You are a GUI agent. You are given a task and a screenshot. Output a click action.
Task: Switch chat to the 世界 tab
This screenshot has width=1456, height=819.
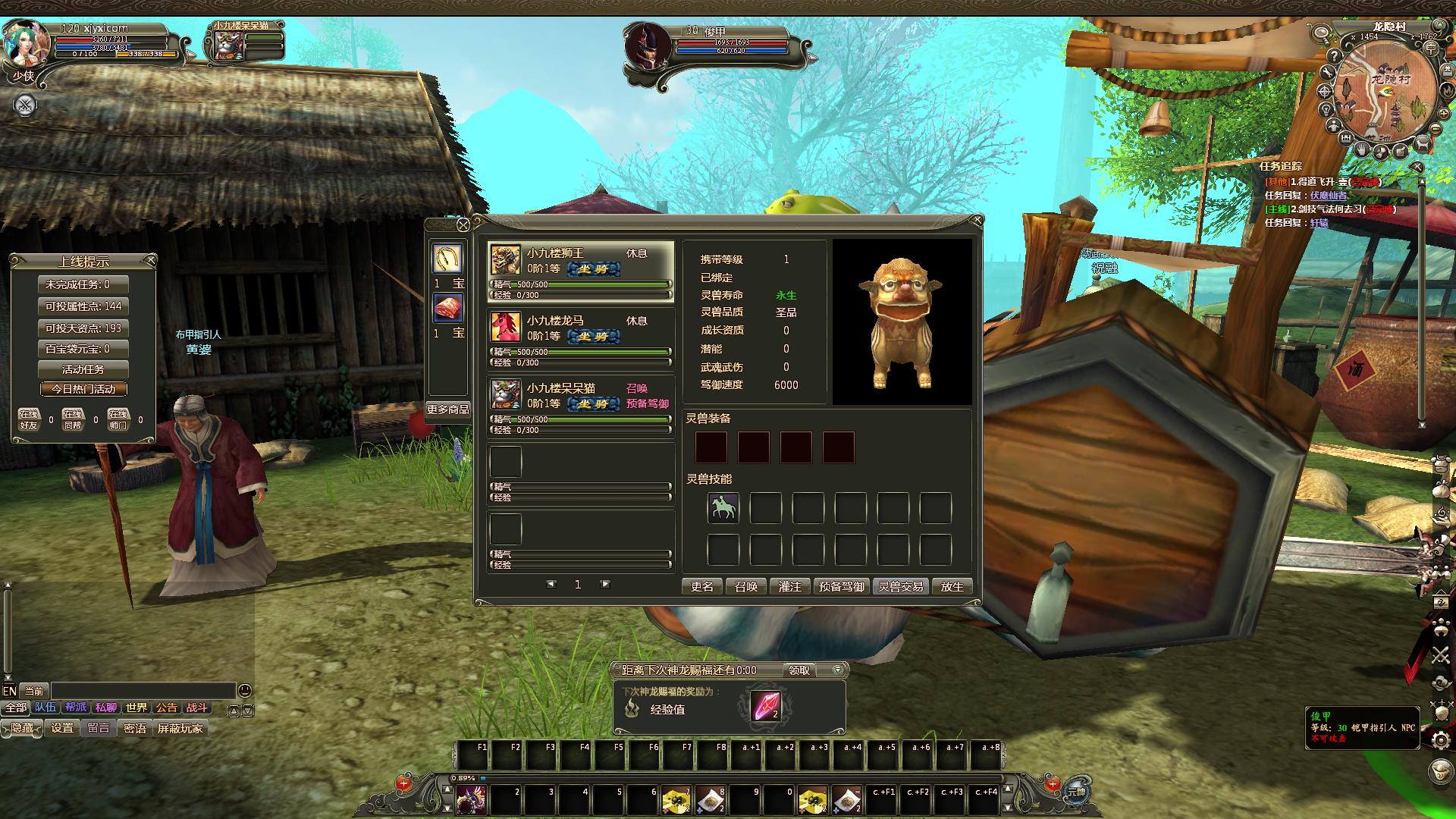pyautogui.click(x=136, y=708)
